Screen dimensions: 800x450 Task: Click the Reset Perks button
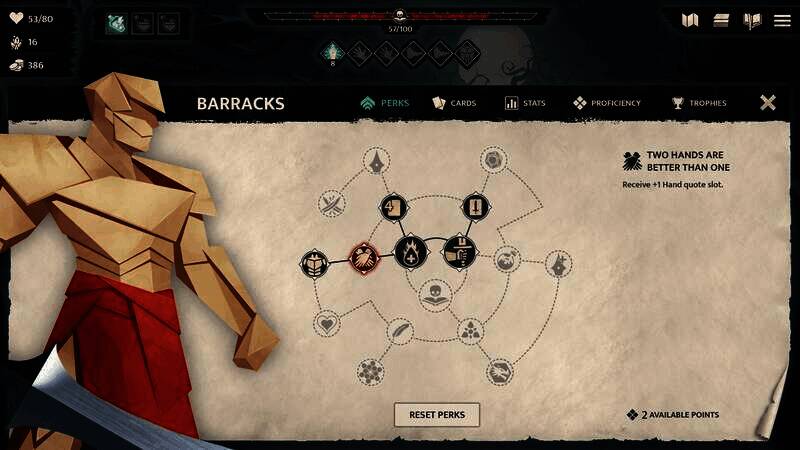click(x=437, y=414)
